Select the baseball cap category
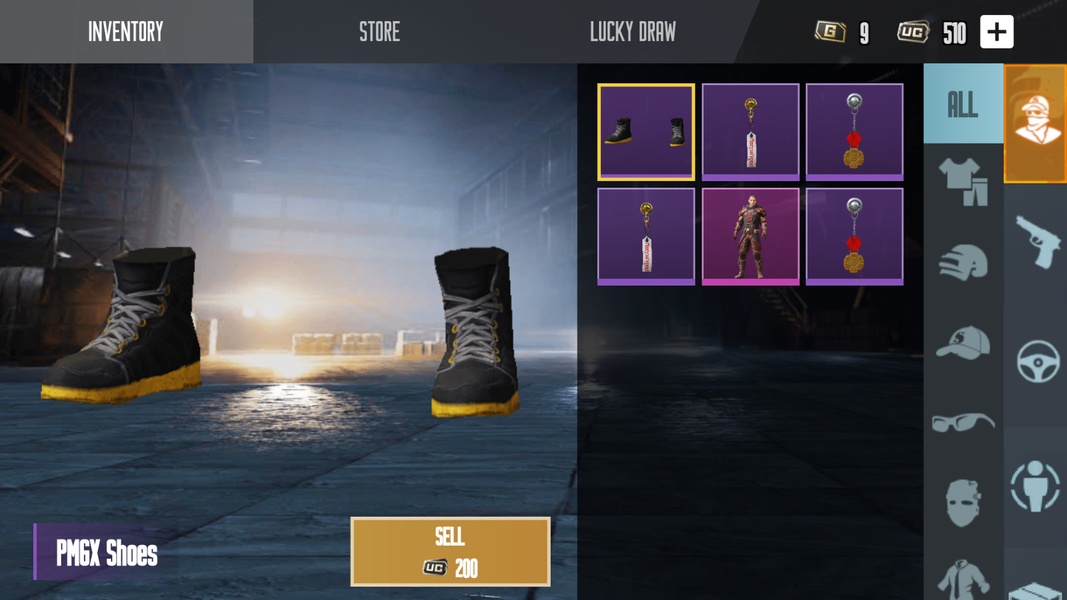 pos(963,343)
